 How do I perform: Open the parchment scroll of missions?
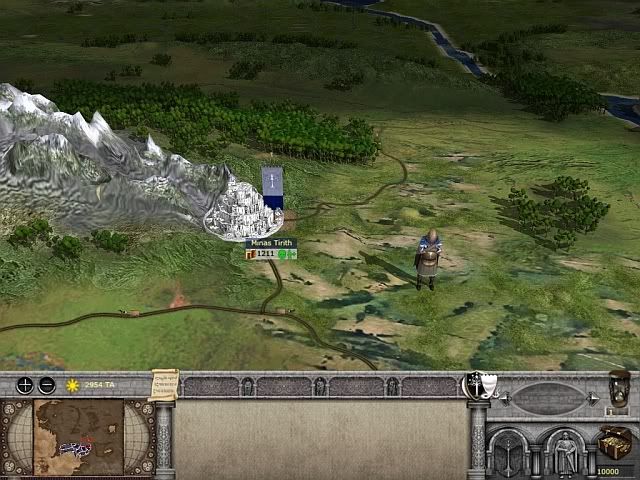pyautogui.click(x=163, y=385)
